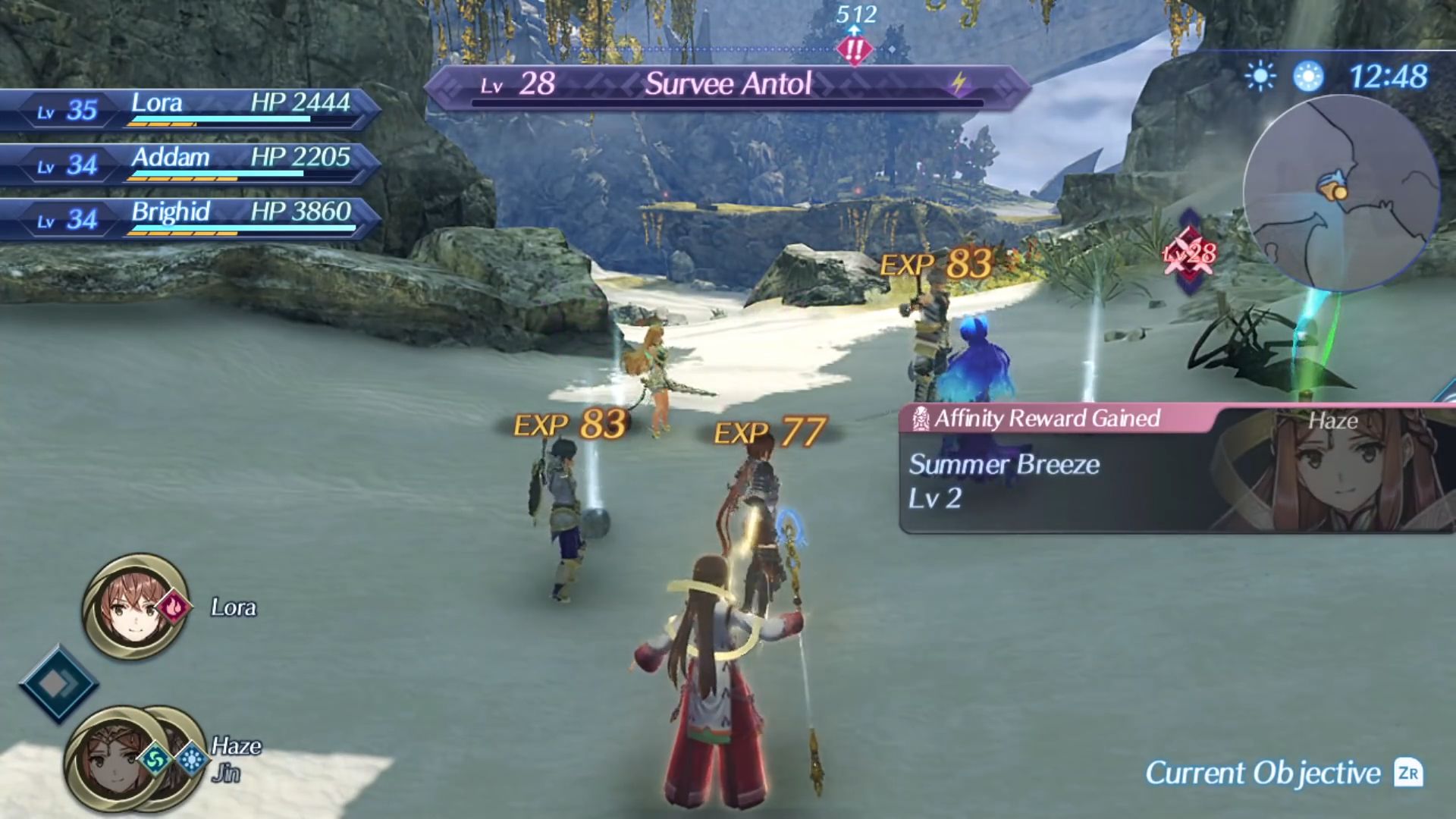
Task: Click the blue ice element icon by Jin
Action: click(x=192, y=760)
